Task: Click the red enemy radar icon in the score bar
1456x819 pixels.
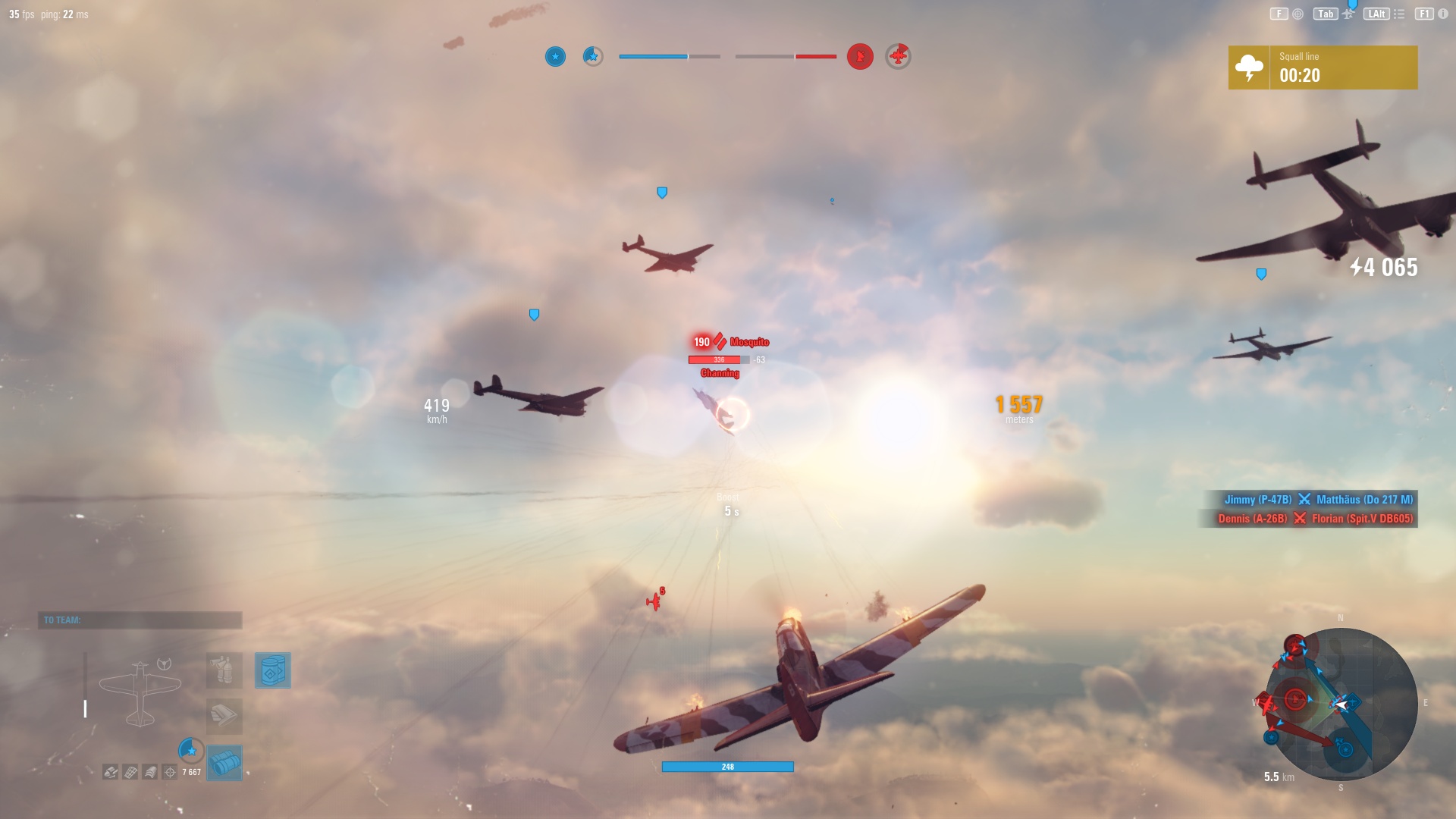Action: pos(859,56)
